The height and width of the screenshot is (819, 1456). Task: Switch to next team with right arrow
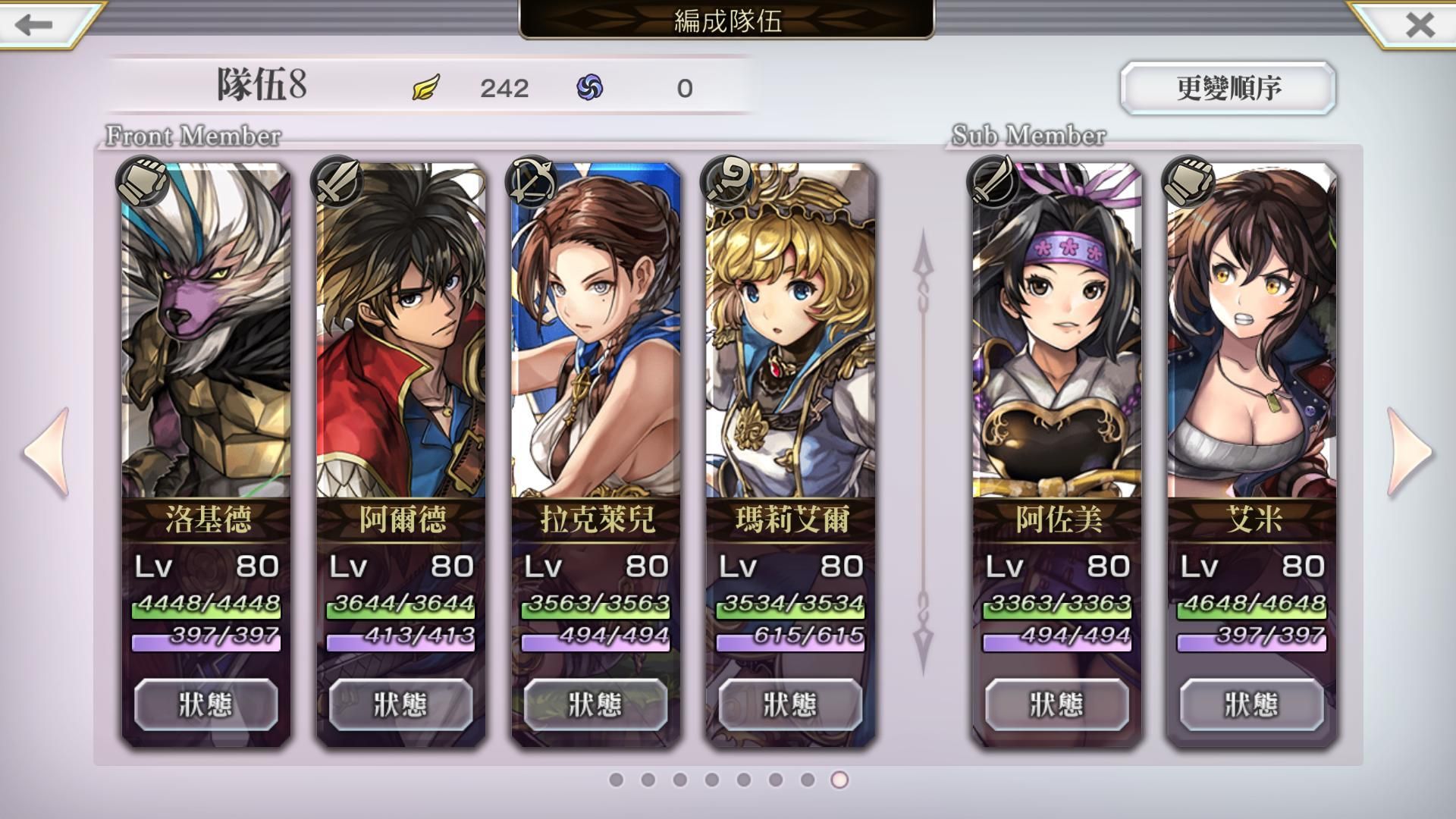pos(1409,452)
